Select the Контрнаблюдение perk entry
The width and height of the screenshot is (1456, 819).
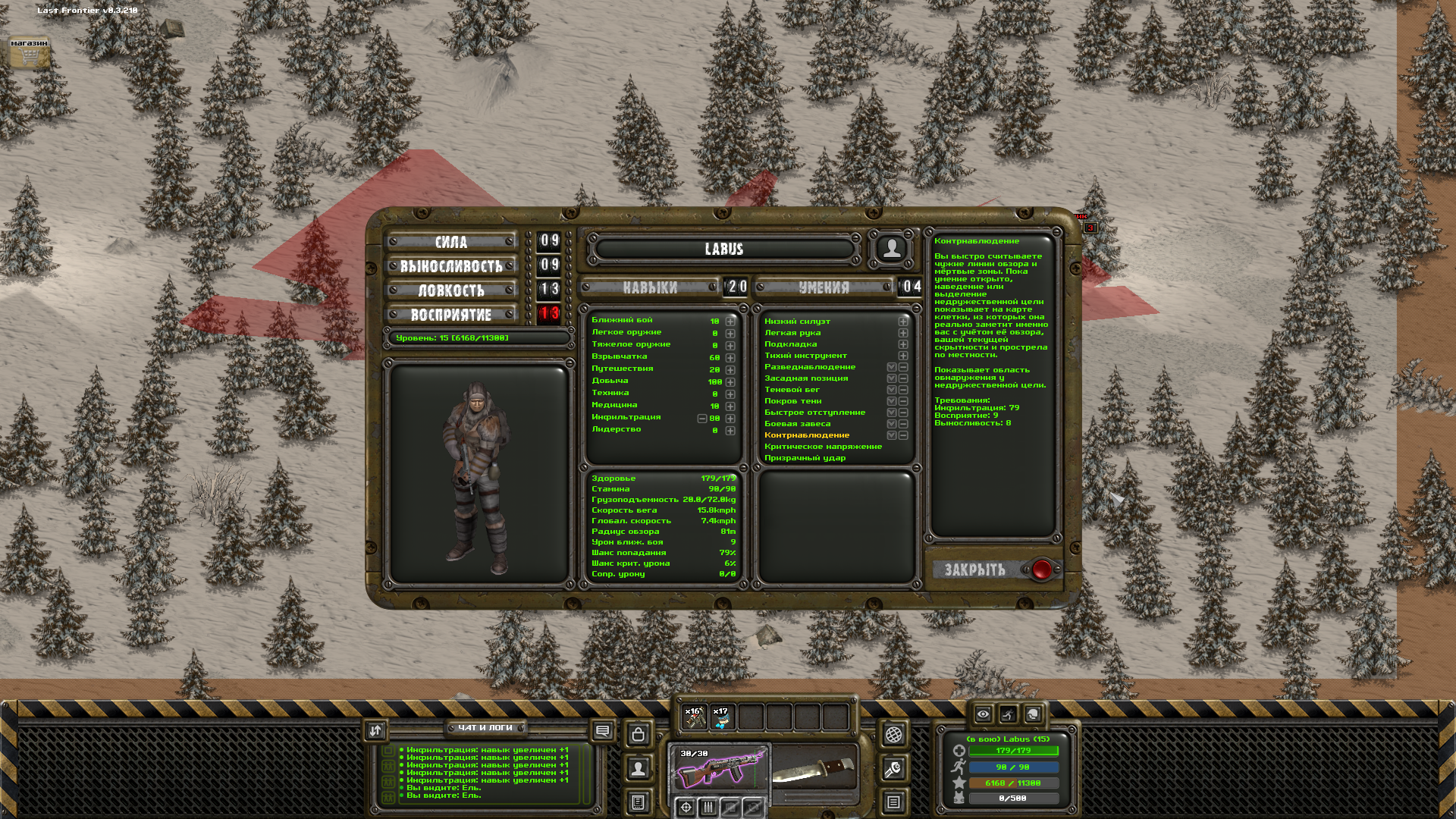[807, 435]
